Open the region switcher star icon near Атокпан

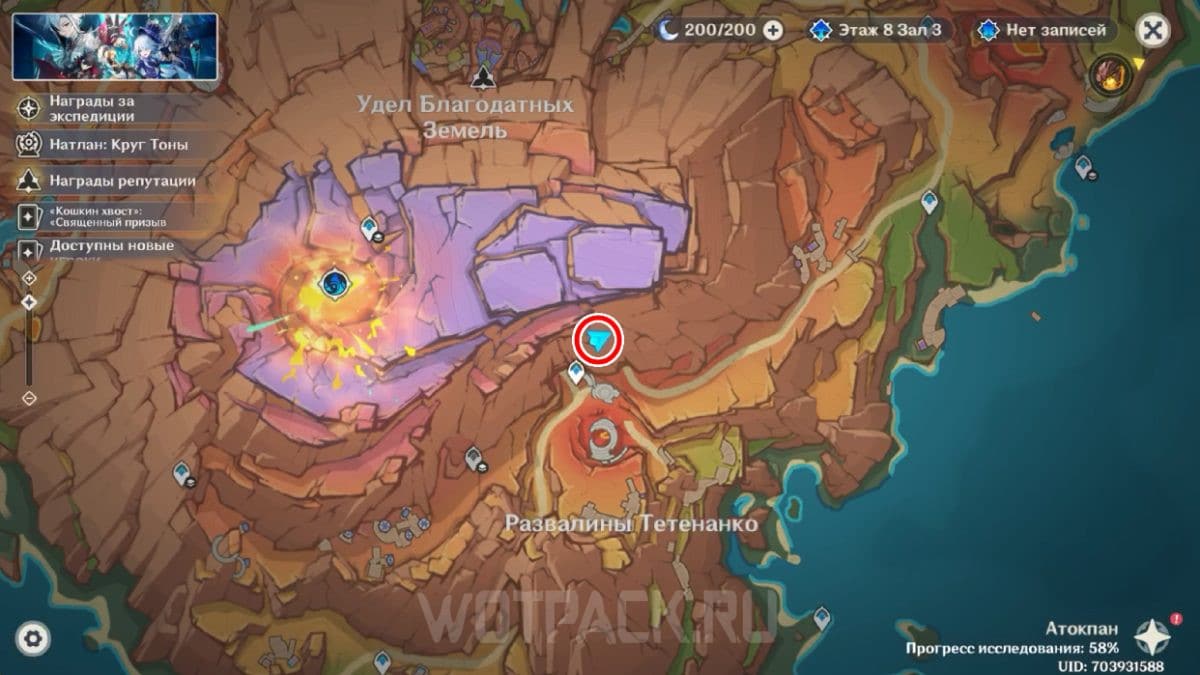tap(1153, 636)
